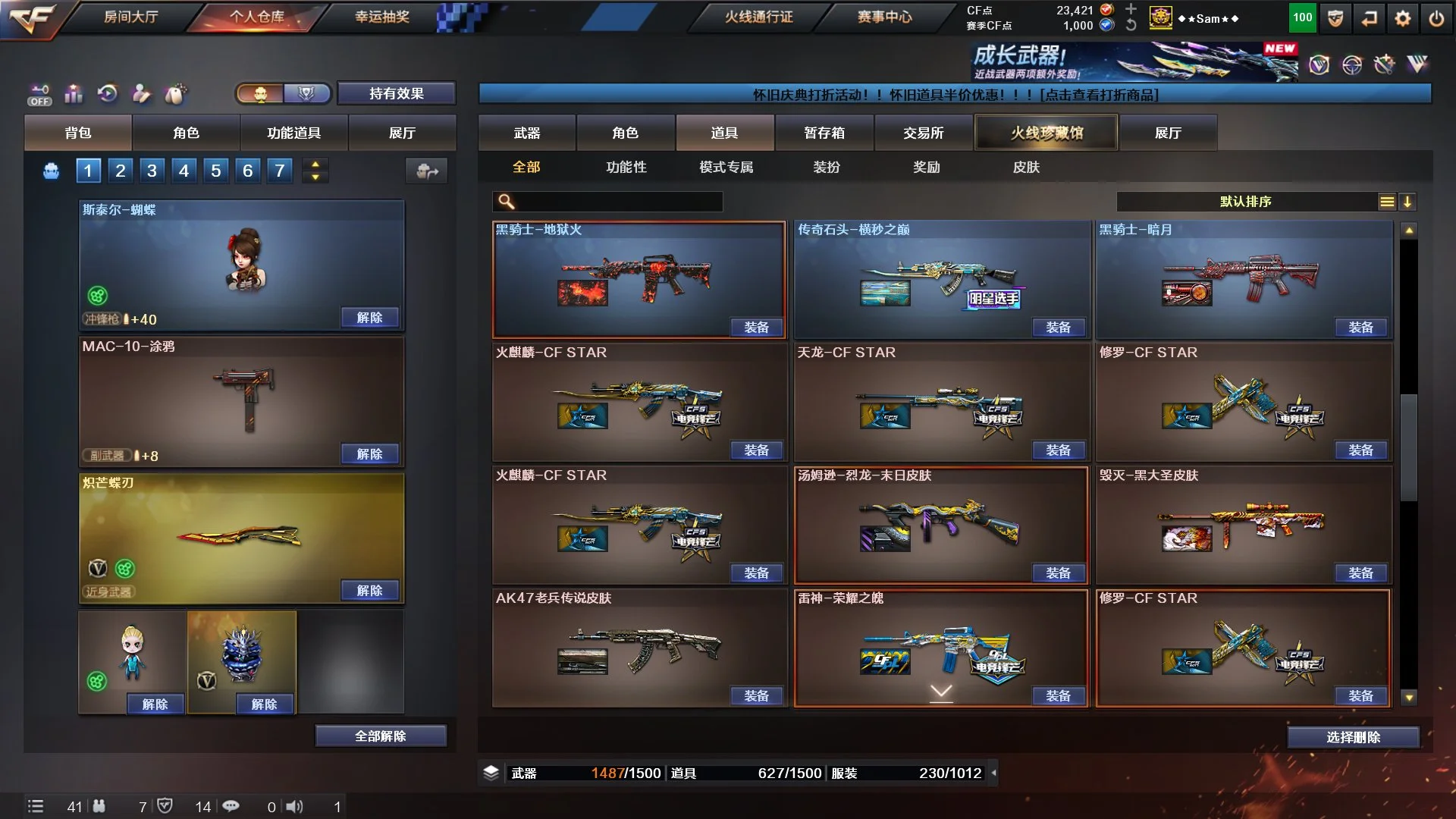This screenshot has width=1456, height=819.
Task: Filter items by 皮肤 skins
Action: (x=1026, y=167)
